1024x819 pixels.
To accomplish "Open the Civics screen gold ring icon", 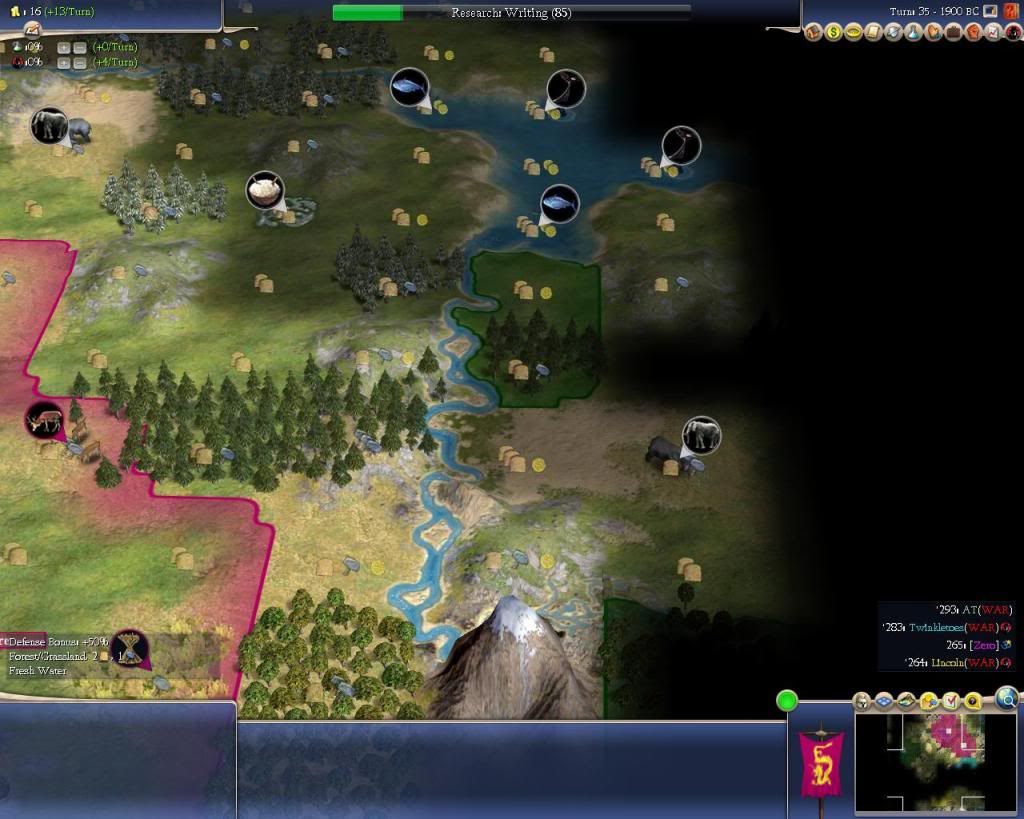I will 853,32.
